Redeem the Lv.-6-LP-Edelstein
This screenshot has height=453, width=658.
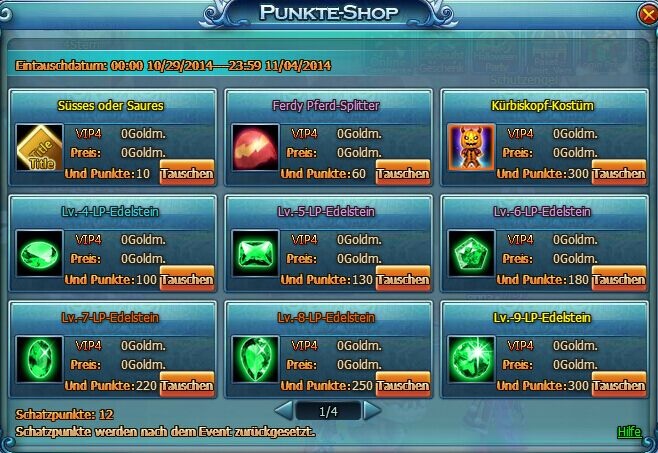pyautogui.click(x=619, y=279)
